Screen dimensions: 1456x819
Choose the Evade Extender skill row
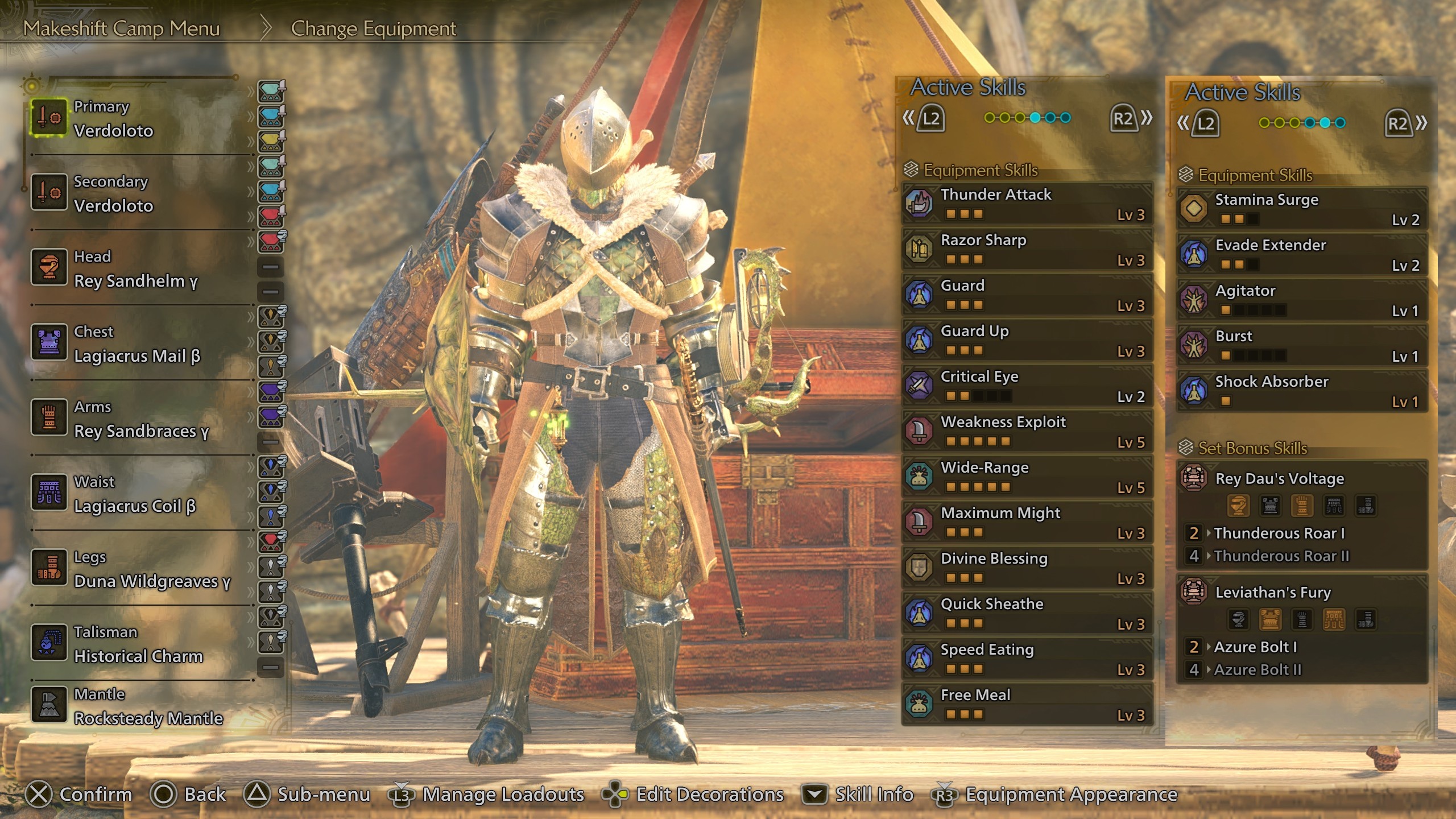coord(1301,254)
